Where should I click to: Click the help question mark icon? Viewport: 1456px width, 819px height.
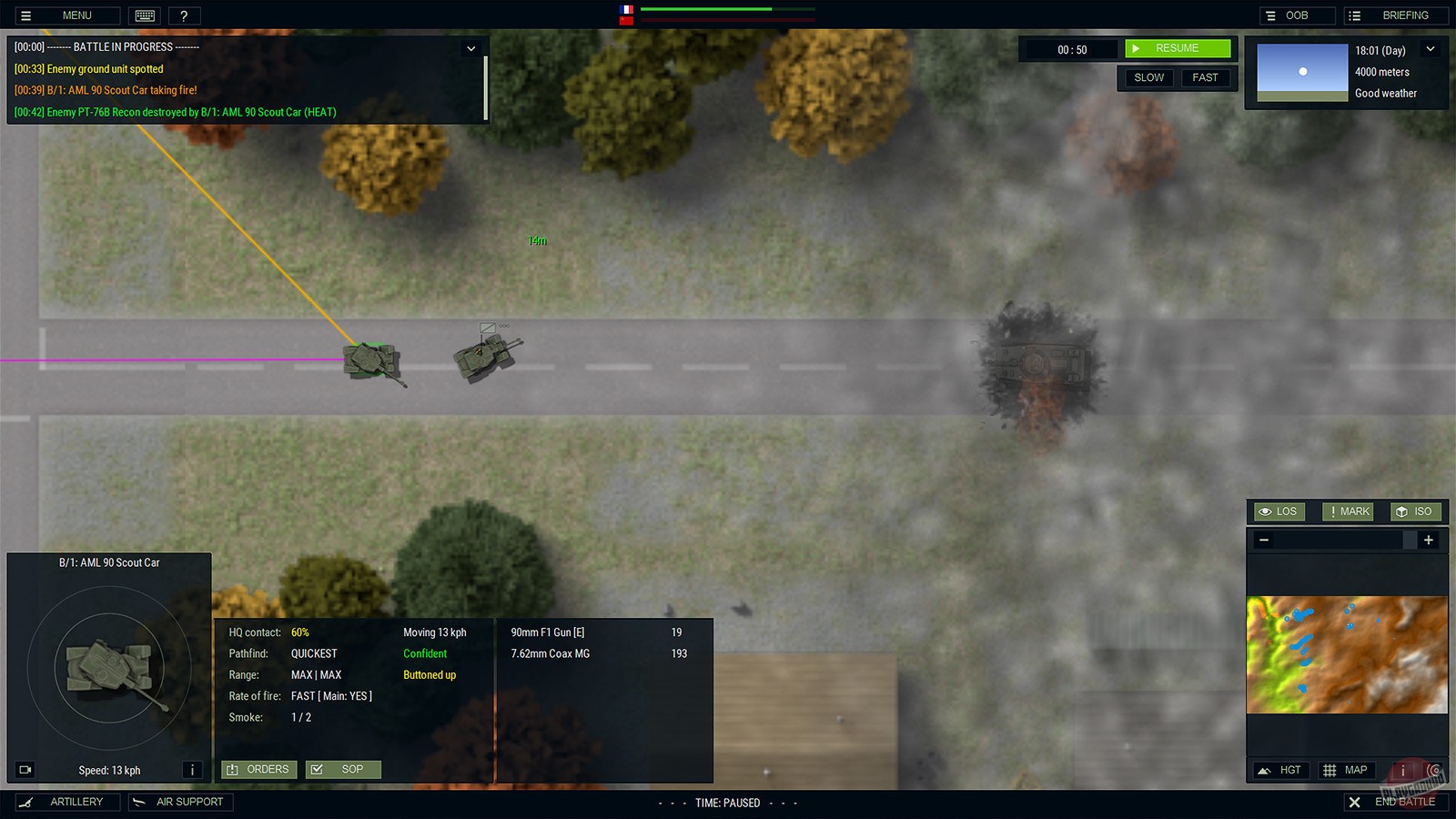pos(184,15)
